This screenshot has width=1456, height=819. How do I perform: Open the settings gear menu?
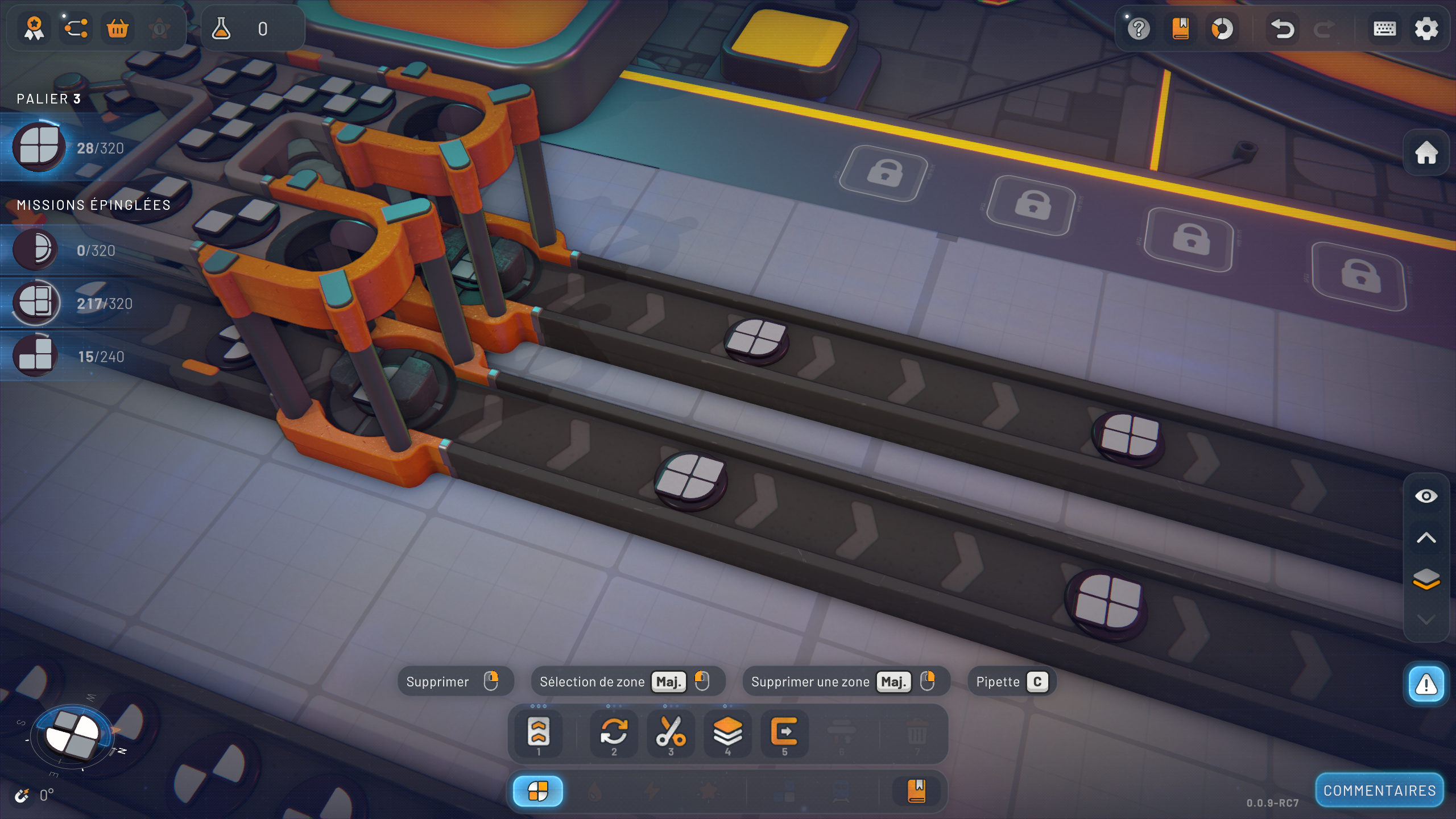tap(1426, 29)
